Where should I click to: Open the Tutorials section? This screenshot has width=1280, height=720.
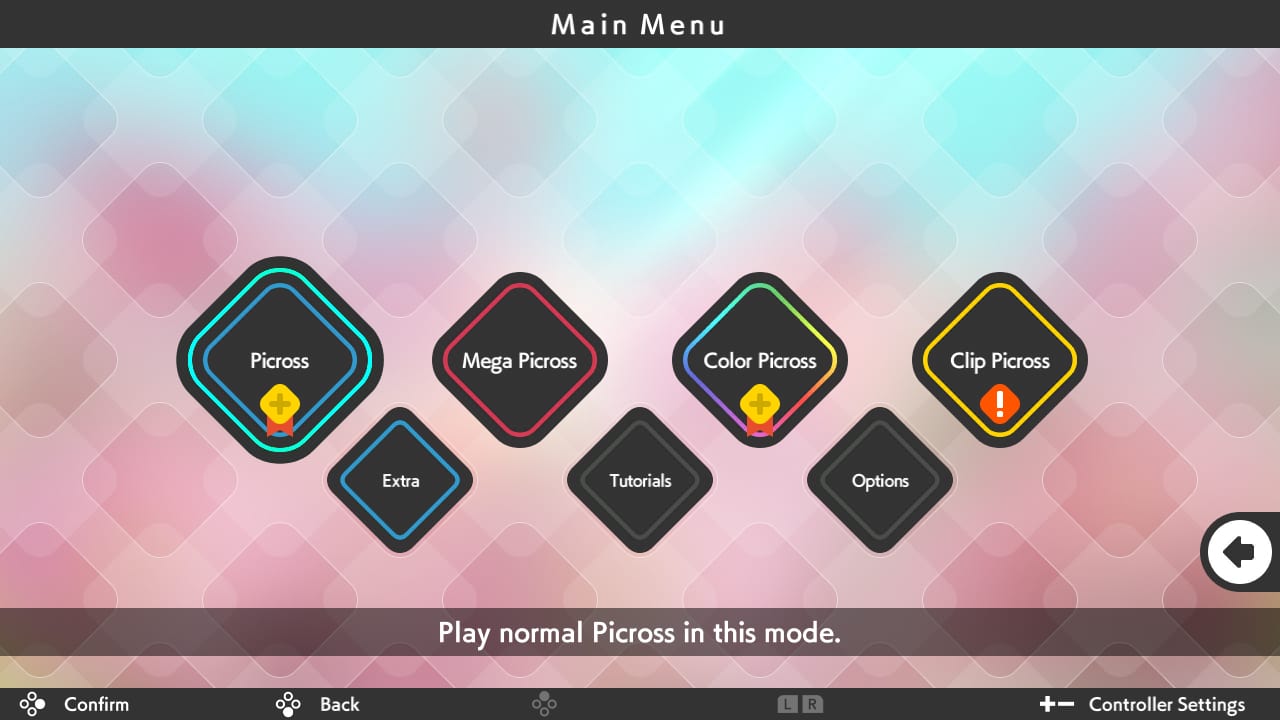point(640,481)
